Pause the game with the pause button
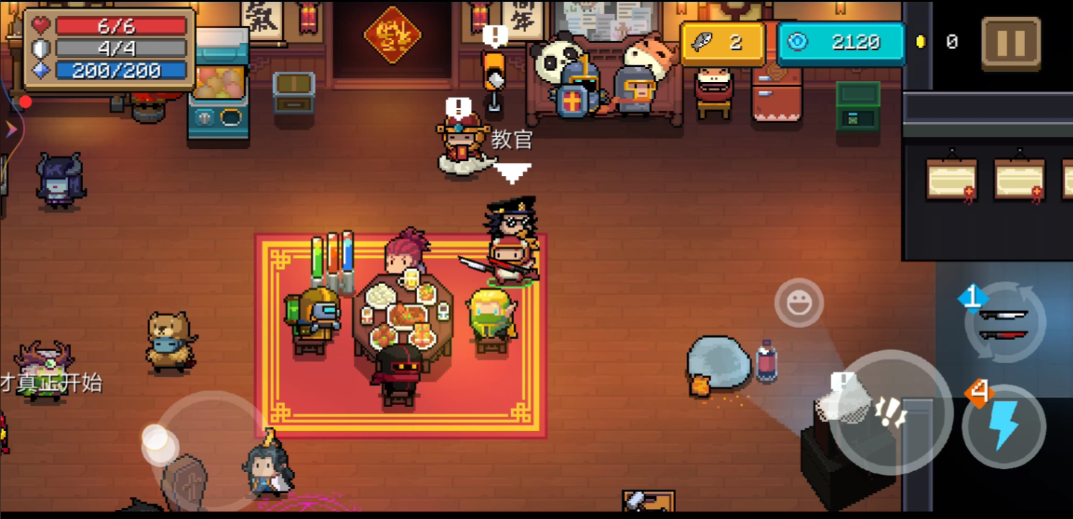1073x519 pixels. pos(1011,42)
